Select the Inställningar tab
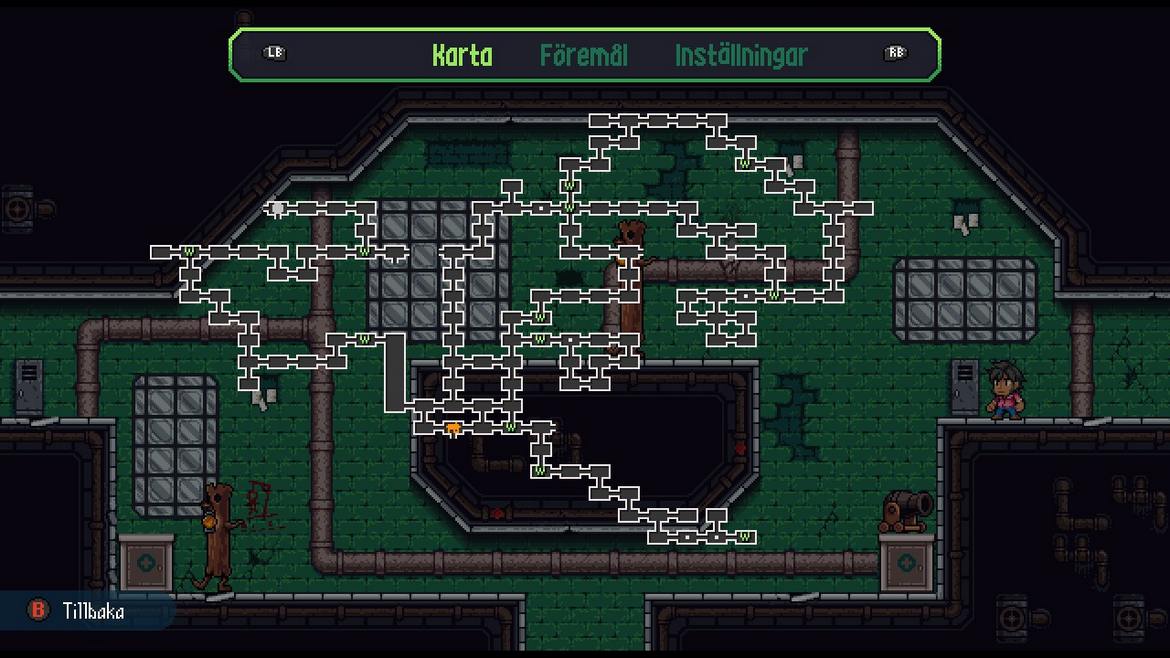1170x658 pixels. [741, 55]
